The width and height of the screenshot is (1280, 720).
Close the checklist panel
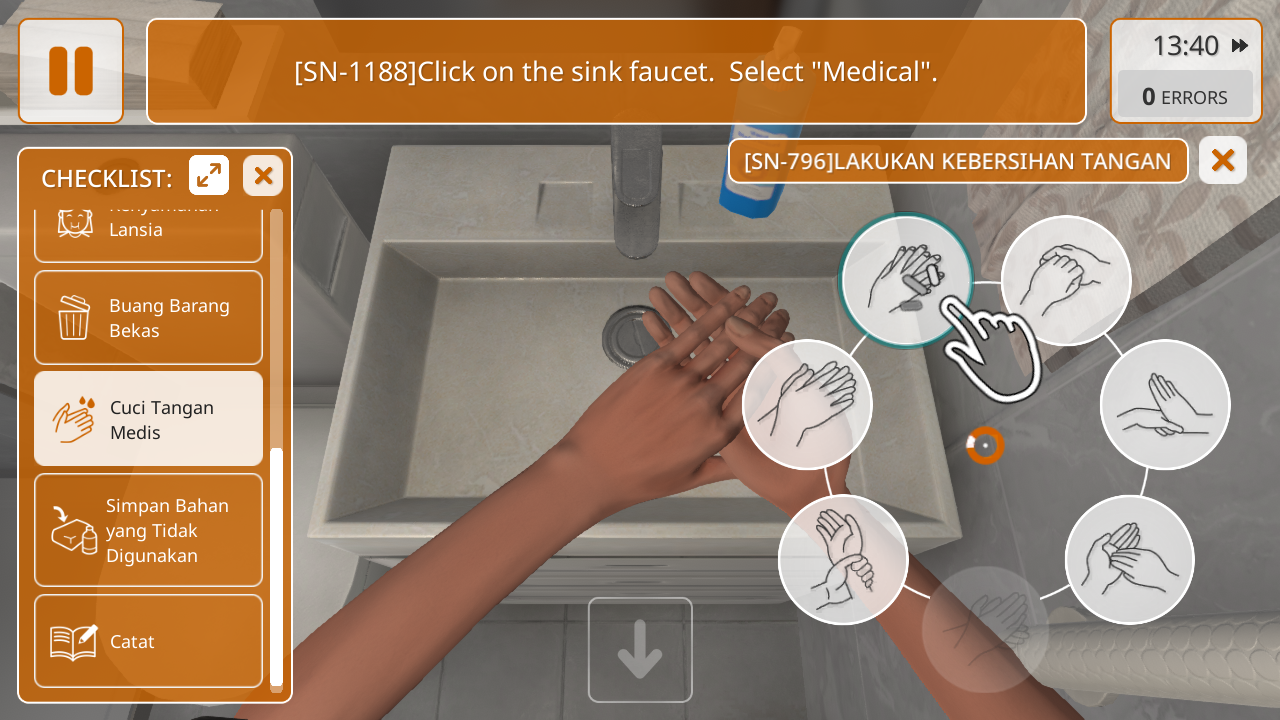pos(263,176)
